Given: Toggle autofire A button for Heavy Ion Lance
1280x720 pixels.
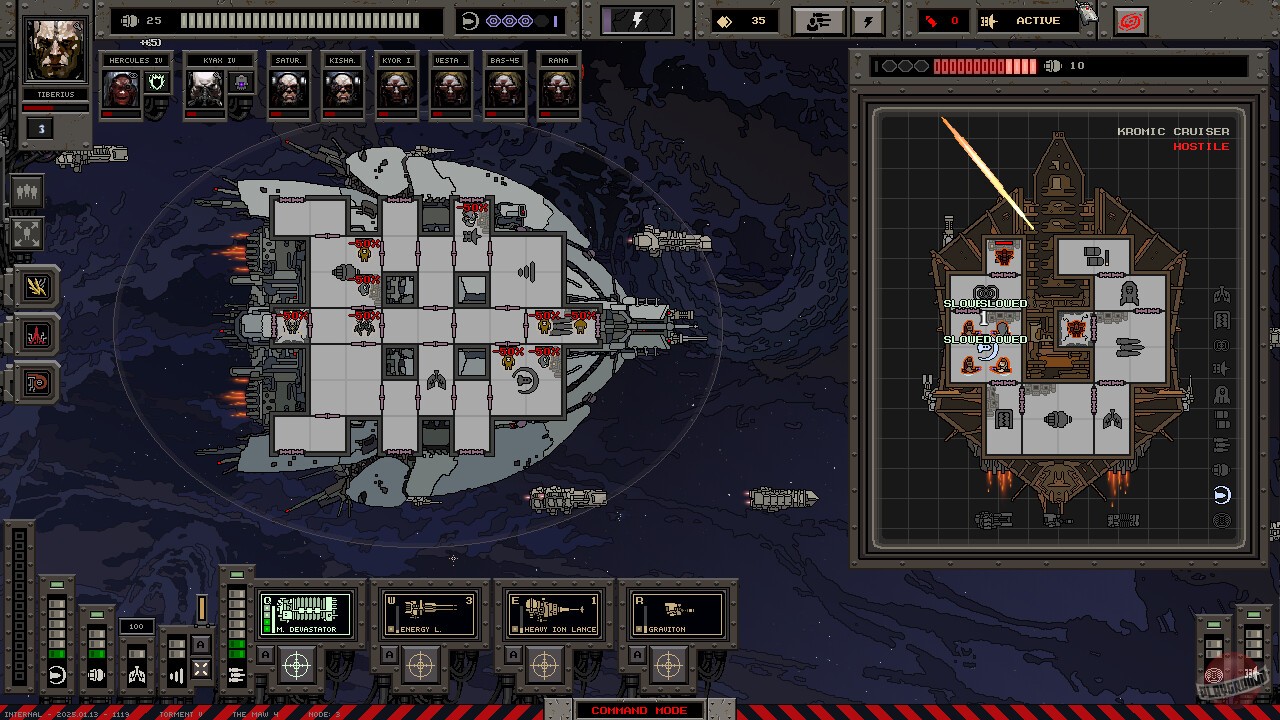Looking at the screenshot, I should (x=513, y=655).
